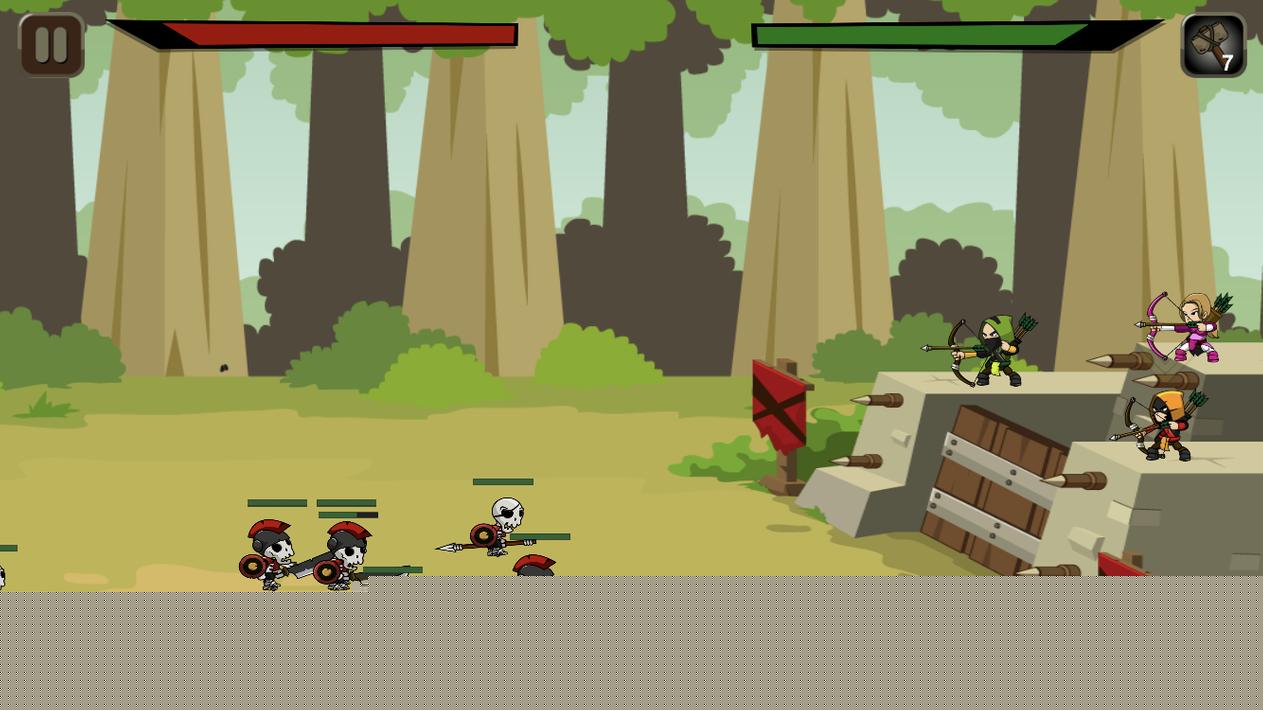The image size is (1263, 710).
Task: Pause the game
Action: [51, 45]
